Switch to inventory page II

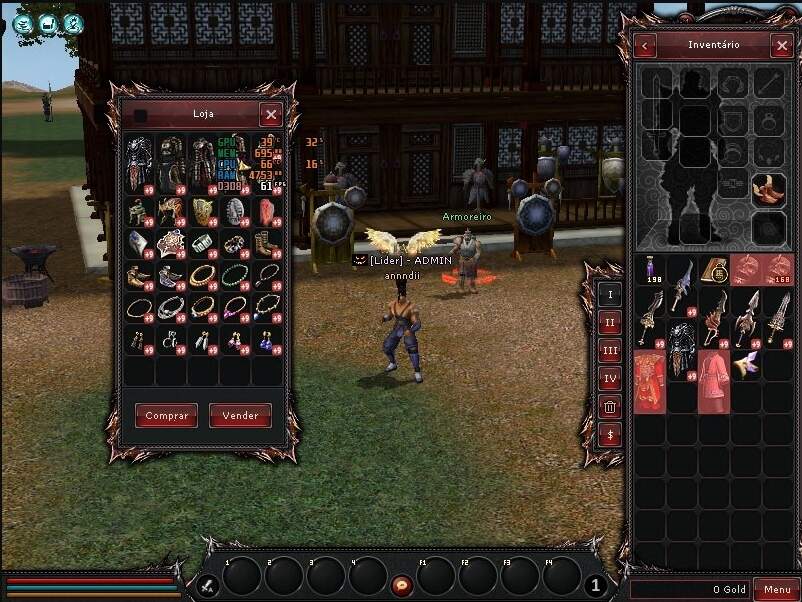click(610, 322)
